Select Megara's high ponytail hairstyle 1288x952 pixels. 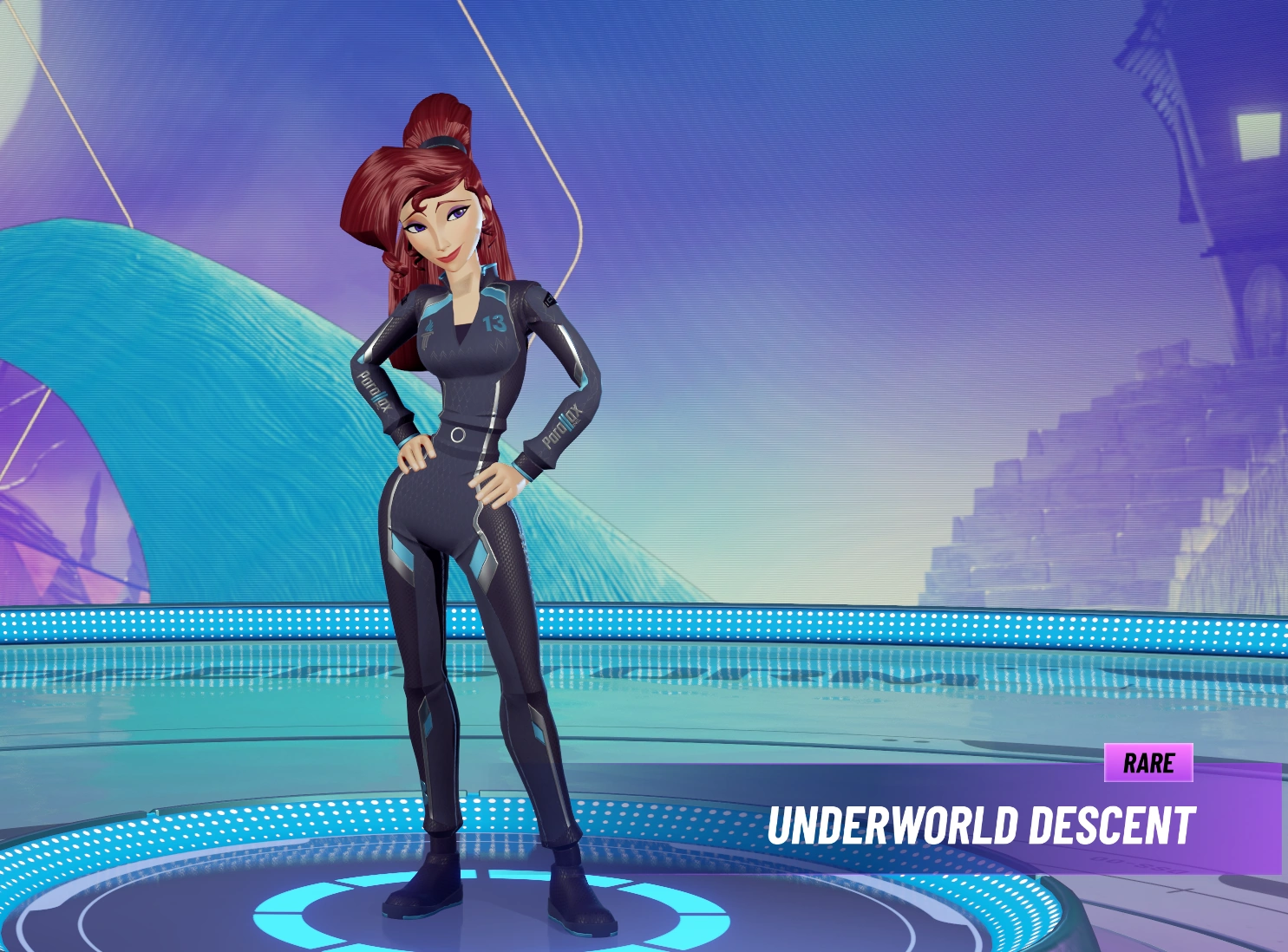440,113
